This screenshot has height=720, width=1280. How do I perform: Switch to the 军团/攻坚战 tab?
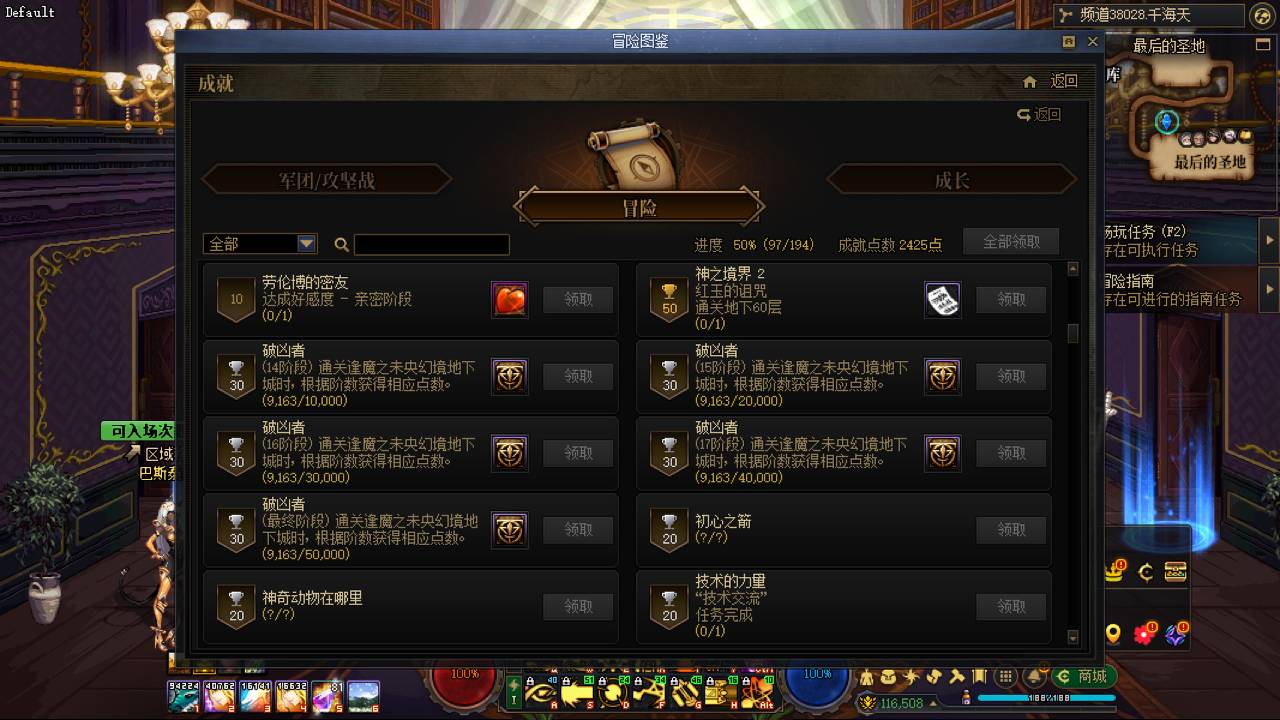pyautogui.click(x=326, y=179)
